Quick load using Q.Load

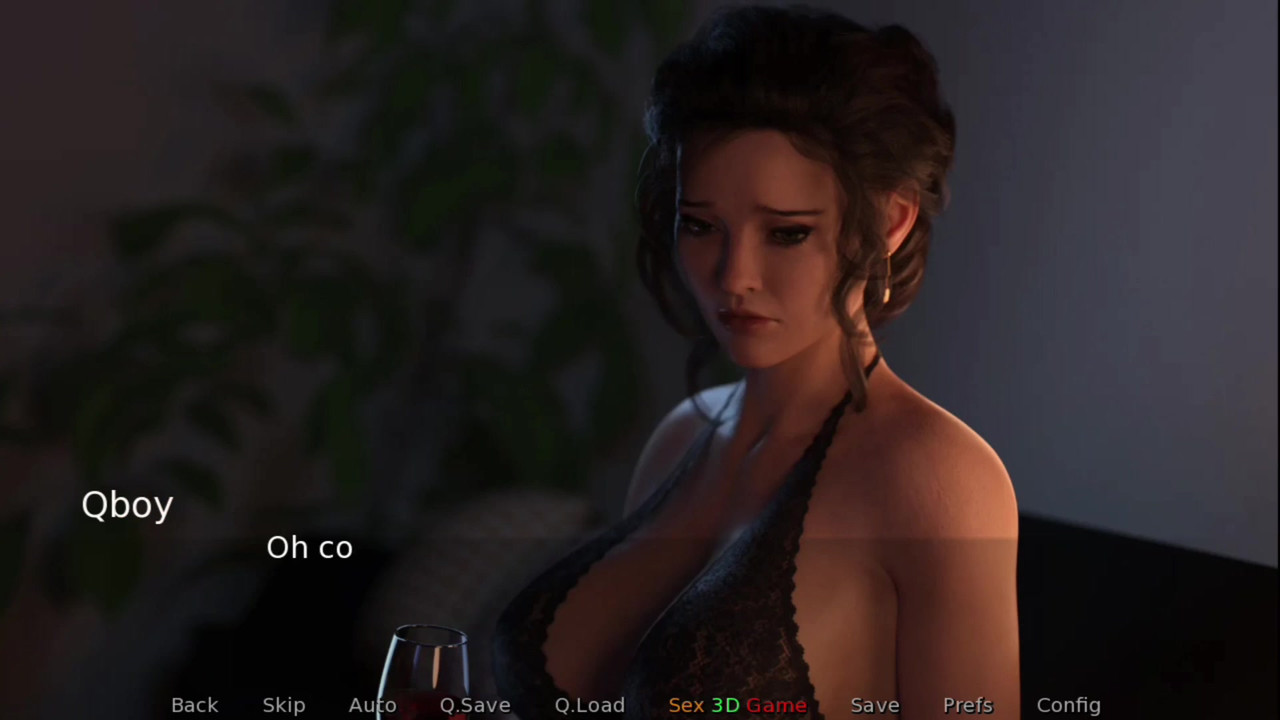click(589, 705)
